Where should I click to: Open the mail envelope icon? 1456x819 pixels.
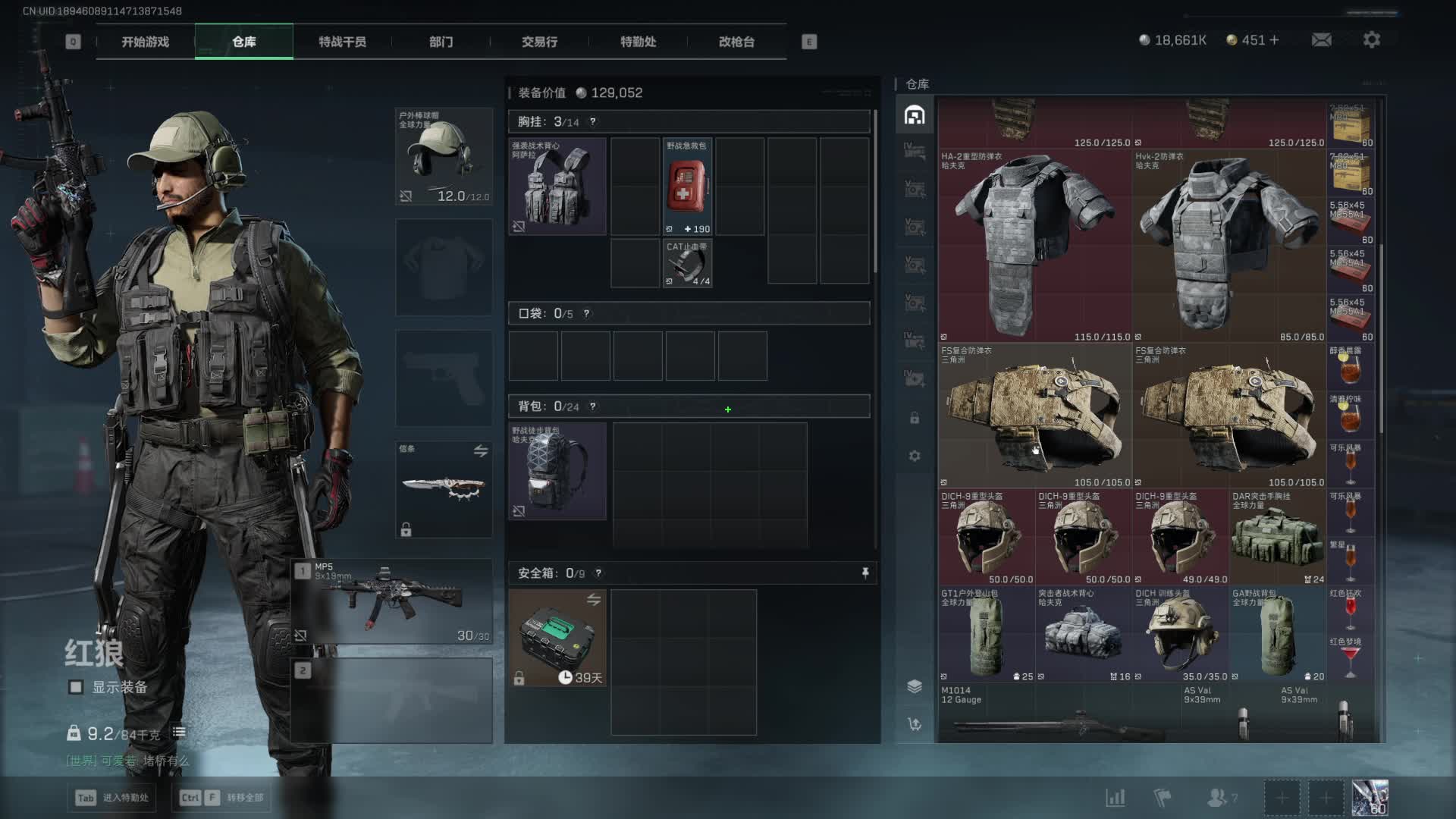click(1321, 39)
